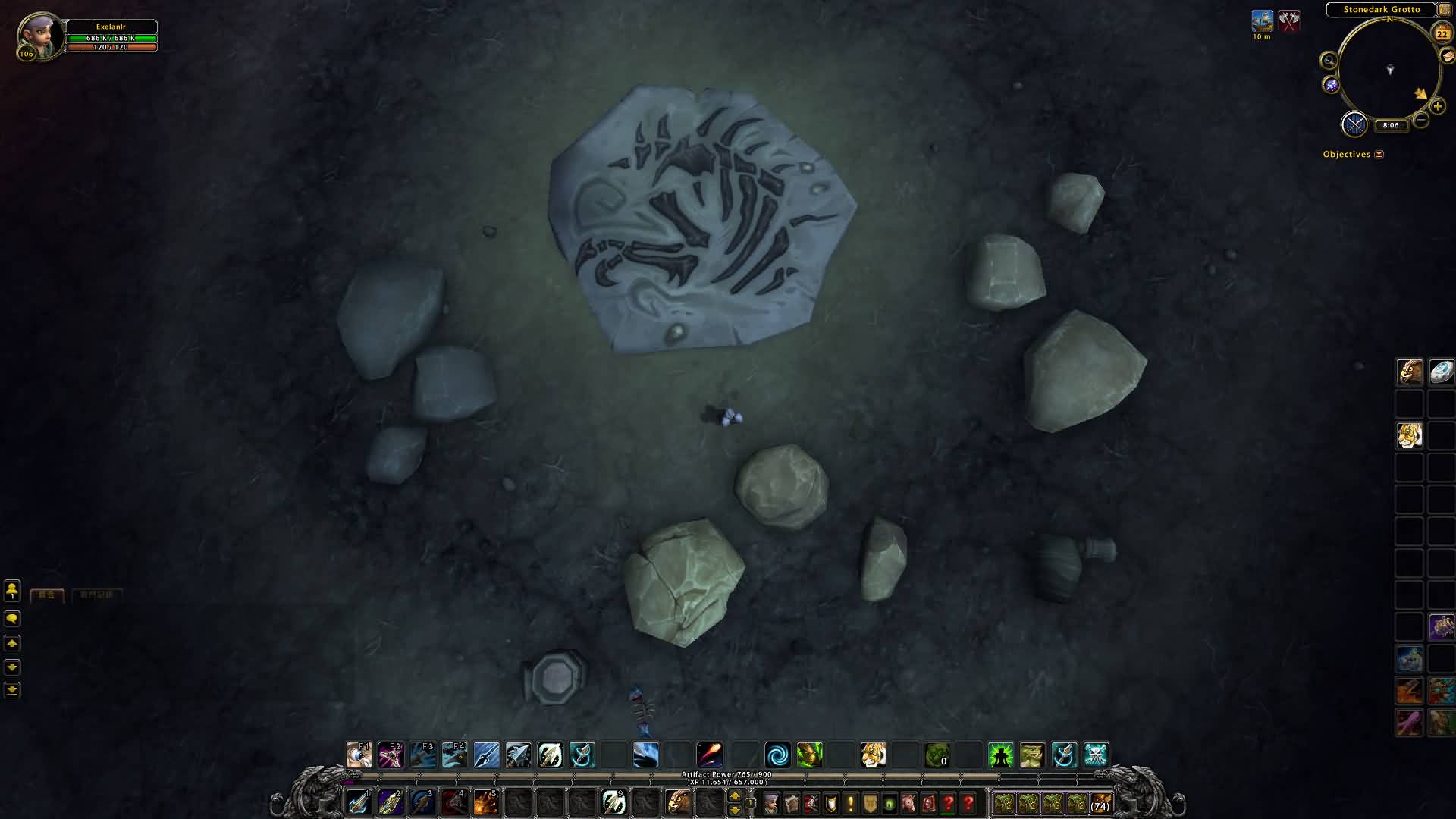This screenshot has height=819, width=1456.
Task: Open the mail envelope notification icon
Action: pos(1447,56)
